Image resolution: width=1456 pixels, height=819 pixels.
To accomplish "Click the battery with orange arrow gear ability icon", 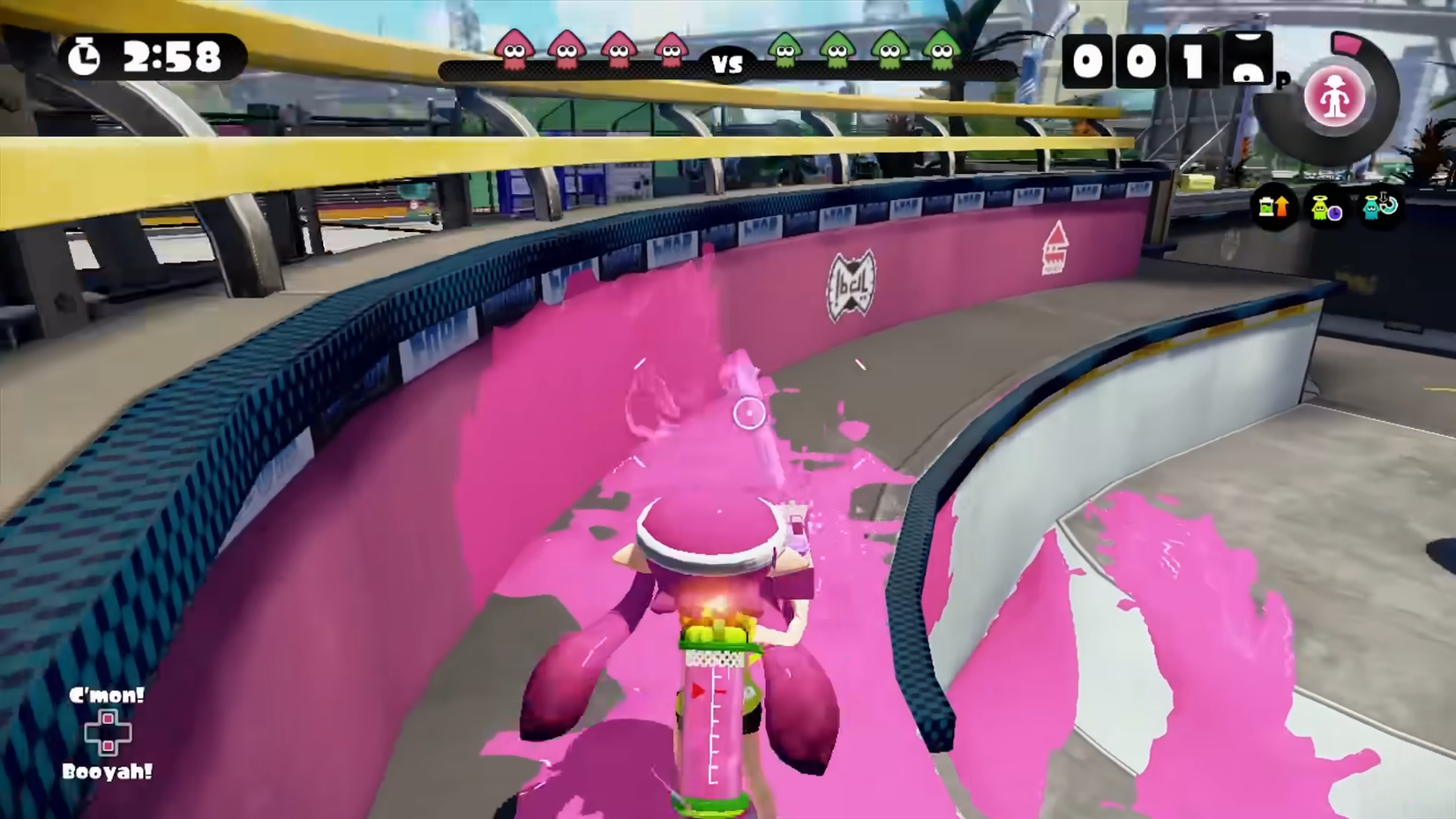I will 1274,207.
